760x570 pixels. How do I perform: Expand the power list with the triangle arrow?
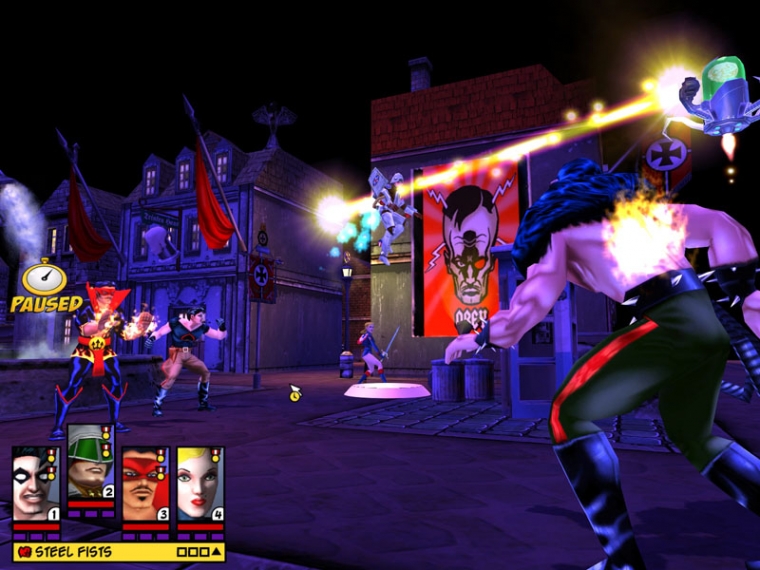coord(217,551)
